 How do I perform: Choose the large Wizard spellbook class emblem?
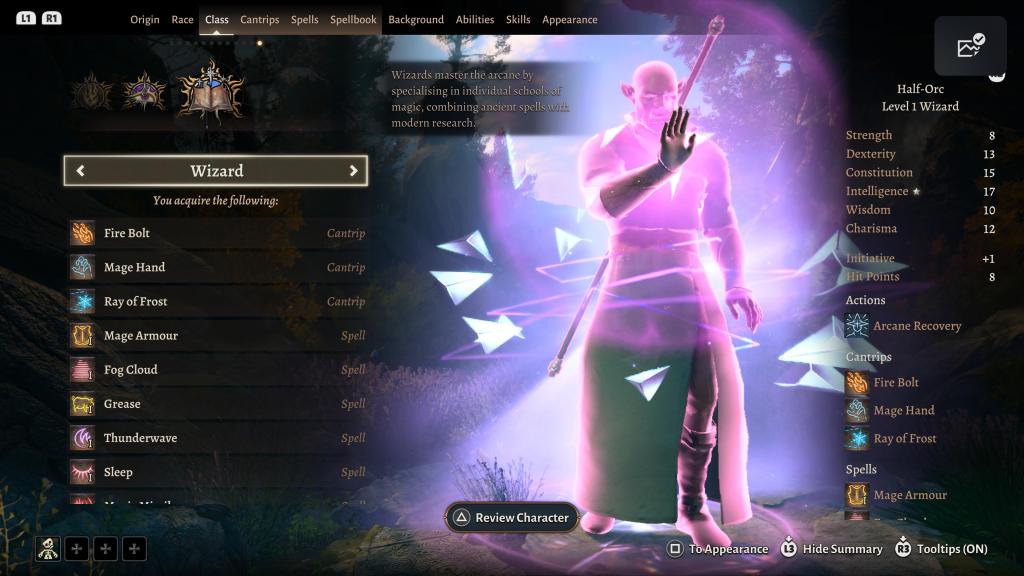210,91
